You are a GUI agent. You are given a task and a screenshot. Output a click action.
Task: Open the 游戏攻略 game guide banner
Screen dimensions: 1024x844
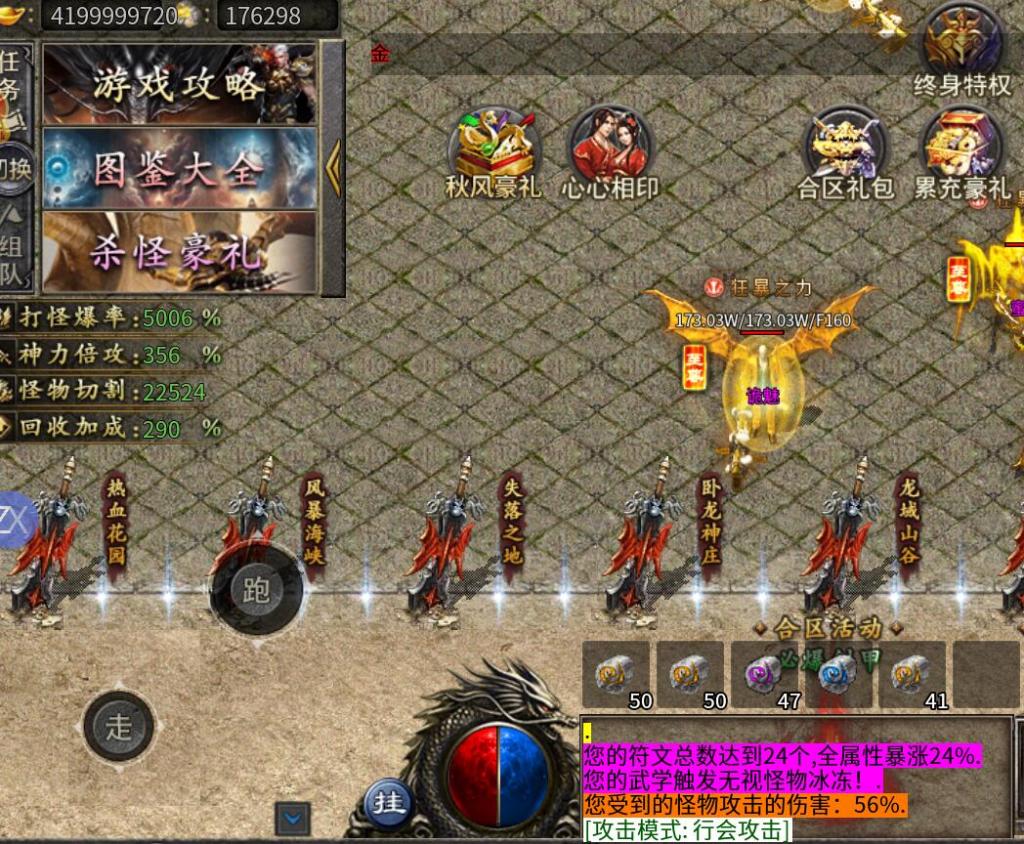(x=179, y=84)
